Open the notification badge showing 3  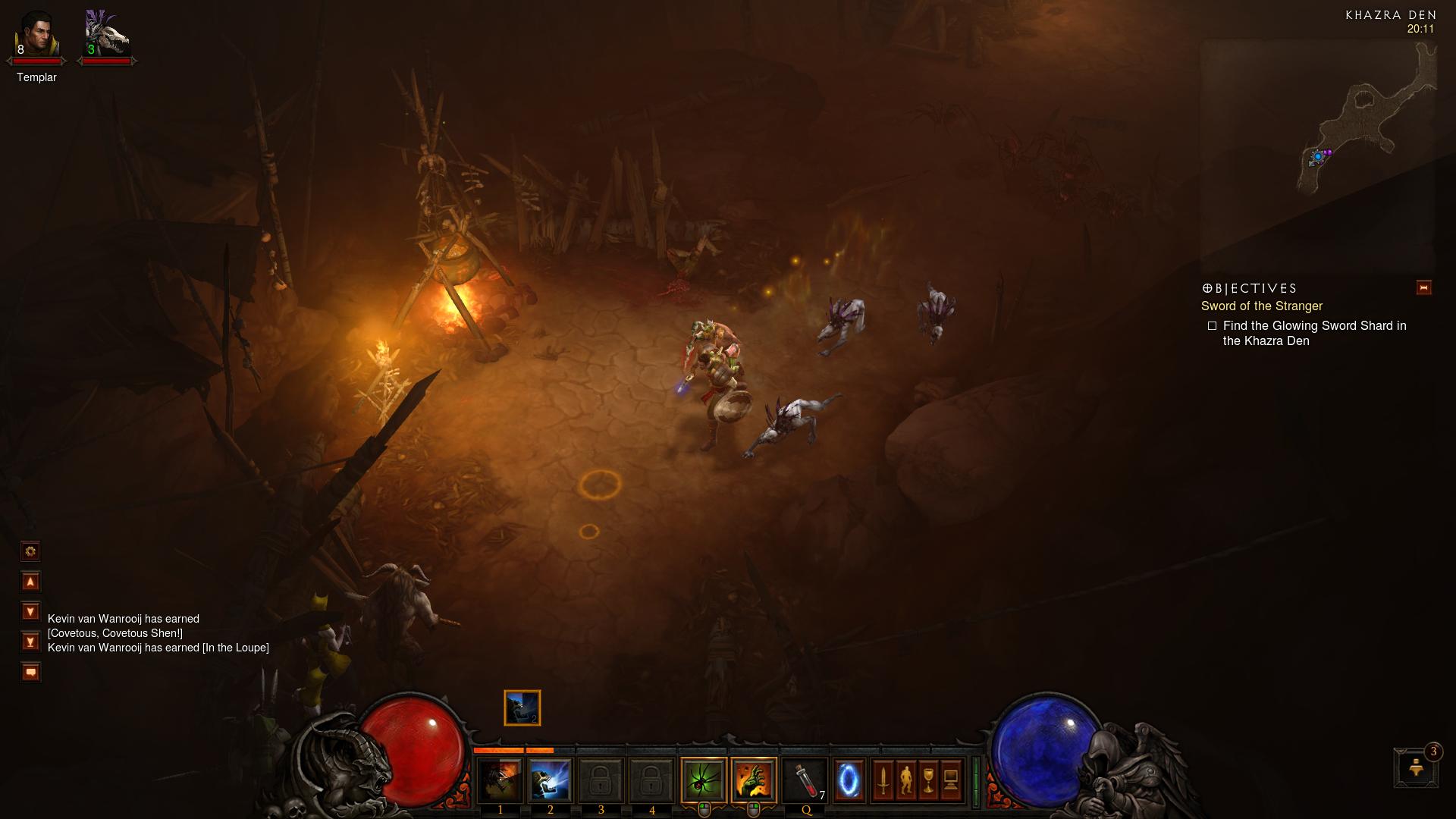click(x=1416, y=767)
